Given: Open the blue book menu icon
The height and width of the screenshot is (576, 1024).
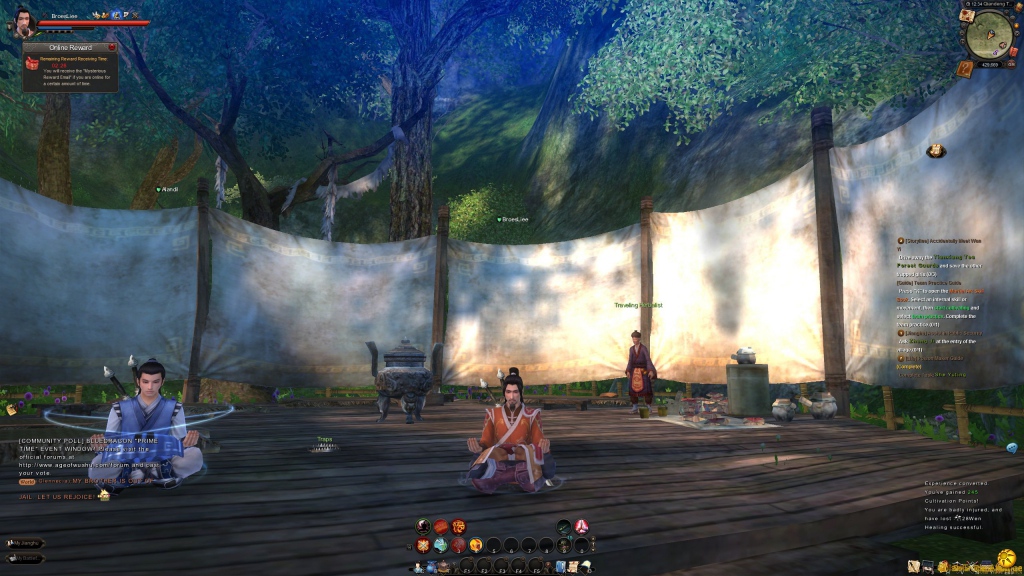Looking at the screenshot, I should point(562,567).
